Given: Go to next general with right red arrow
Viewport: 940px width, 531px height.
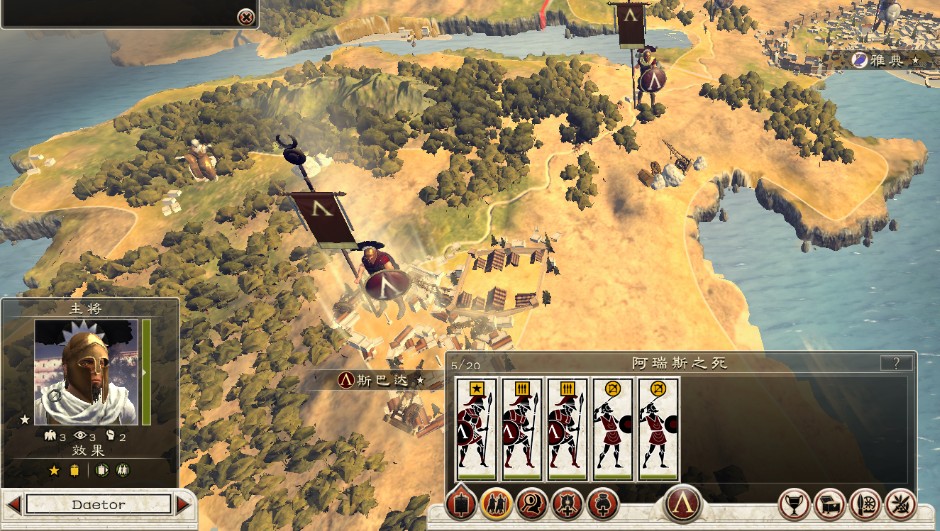Looking at the screenshot, I should (x=183, y=504).
